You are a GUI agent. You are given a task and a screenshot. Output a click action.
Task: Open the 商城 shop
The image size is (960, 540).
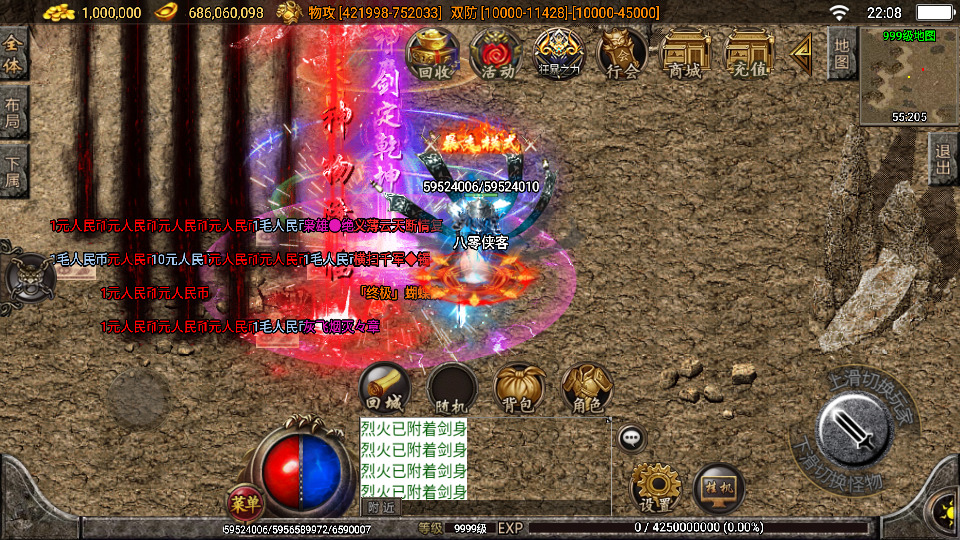[685, 53]
